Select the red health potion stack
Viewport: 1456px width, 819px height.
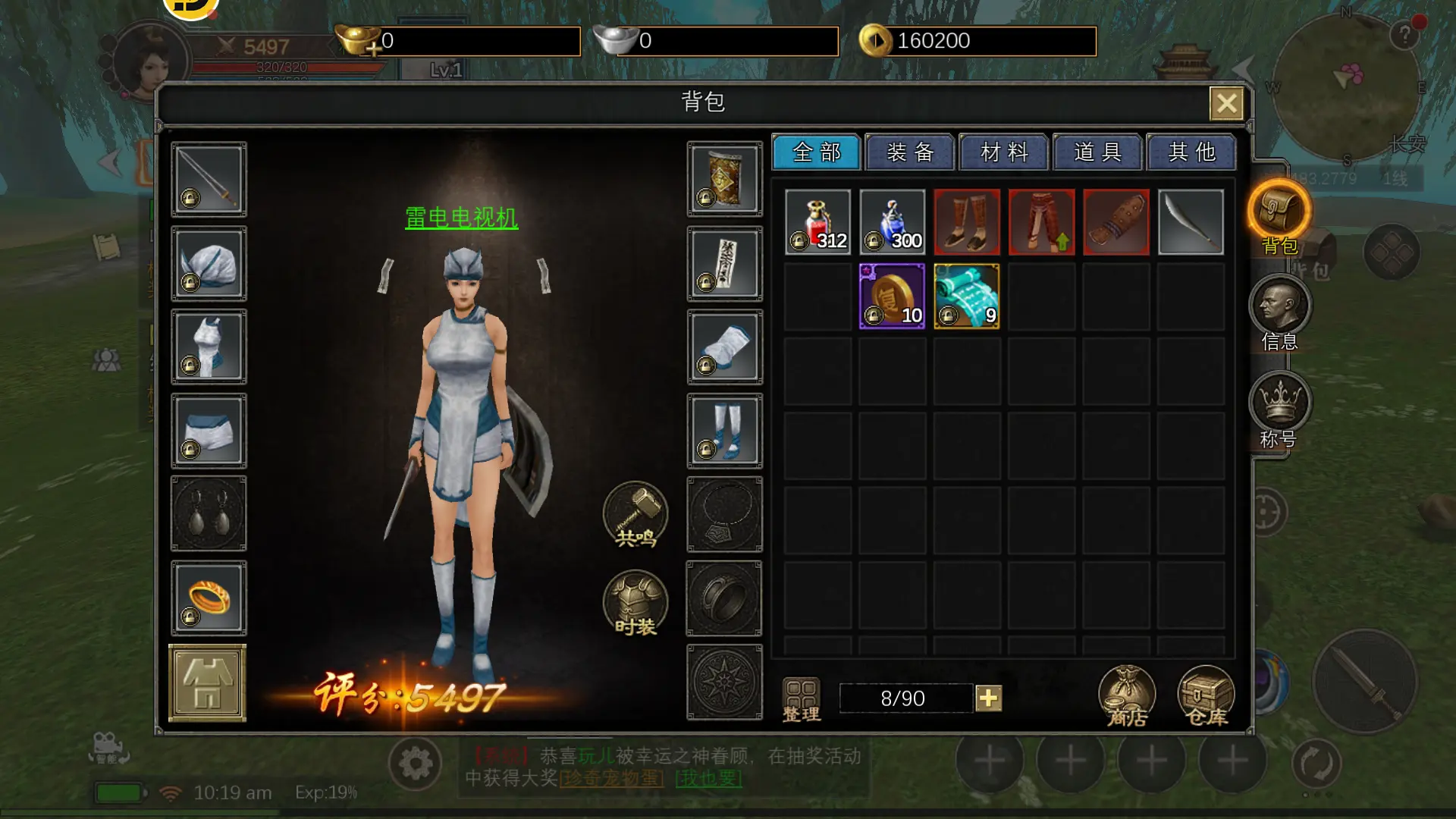click(817, 222)
